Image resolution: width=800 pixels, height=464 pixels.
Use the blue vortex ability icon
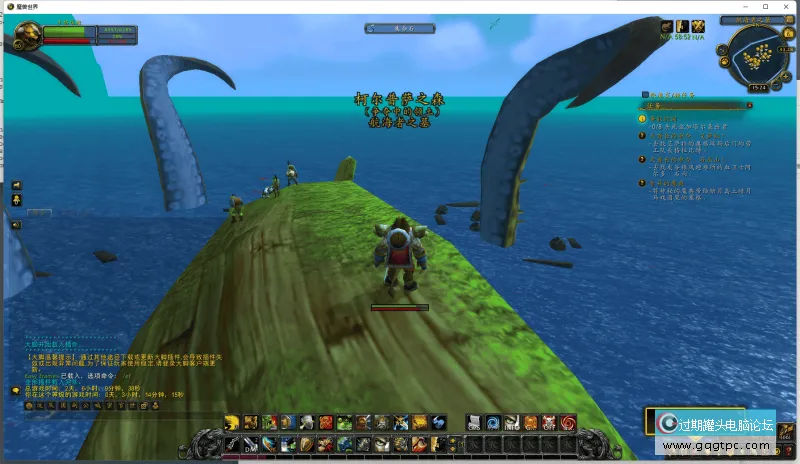tap(493, 422)
